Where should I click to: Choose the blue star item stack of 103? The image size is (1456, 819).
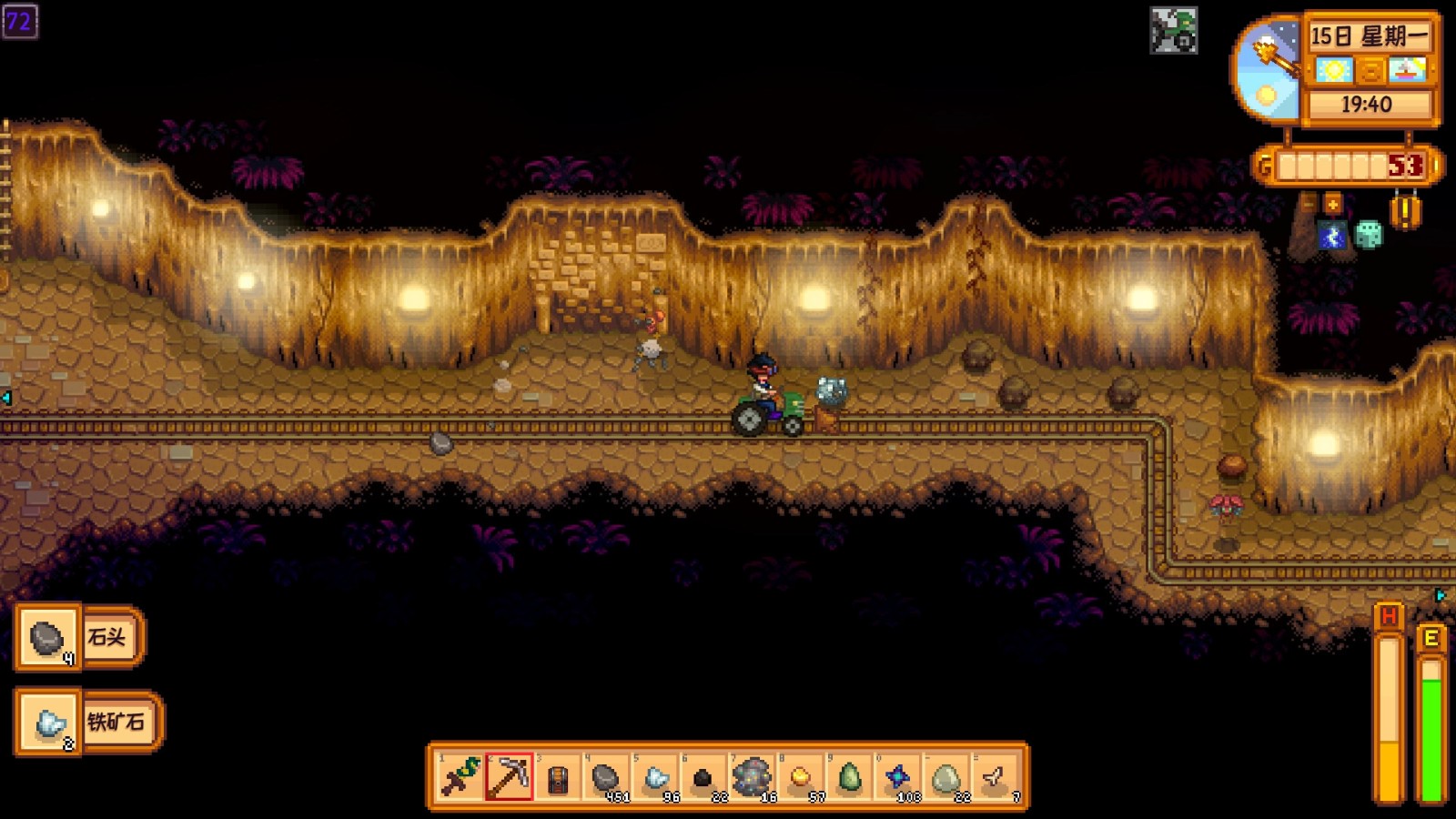[898, 778]
